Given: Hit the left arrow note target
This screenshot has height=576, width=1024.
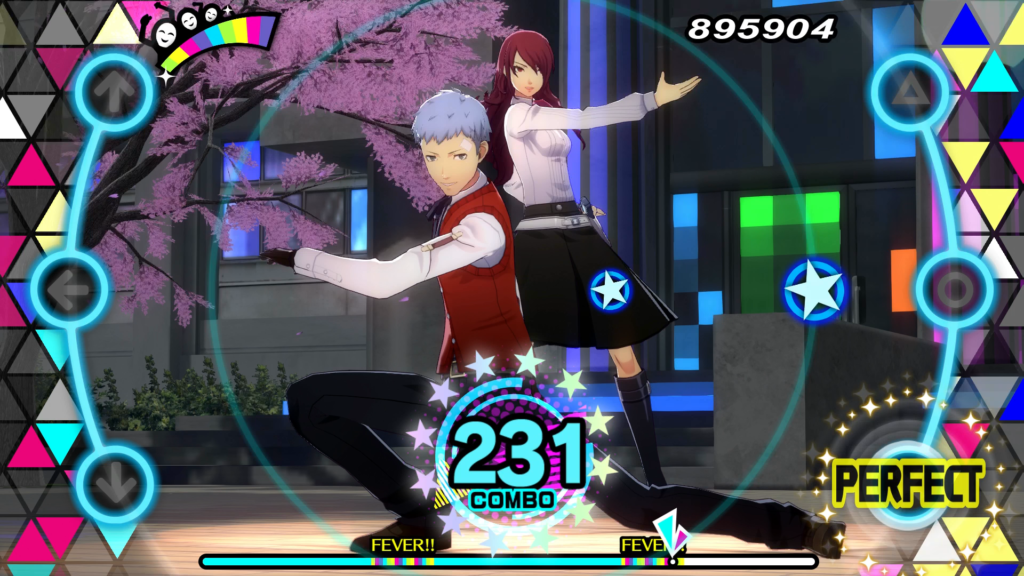Looking at the screenshot, I should point(70,291).
